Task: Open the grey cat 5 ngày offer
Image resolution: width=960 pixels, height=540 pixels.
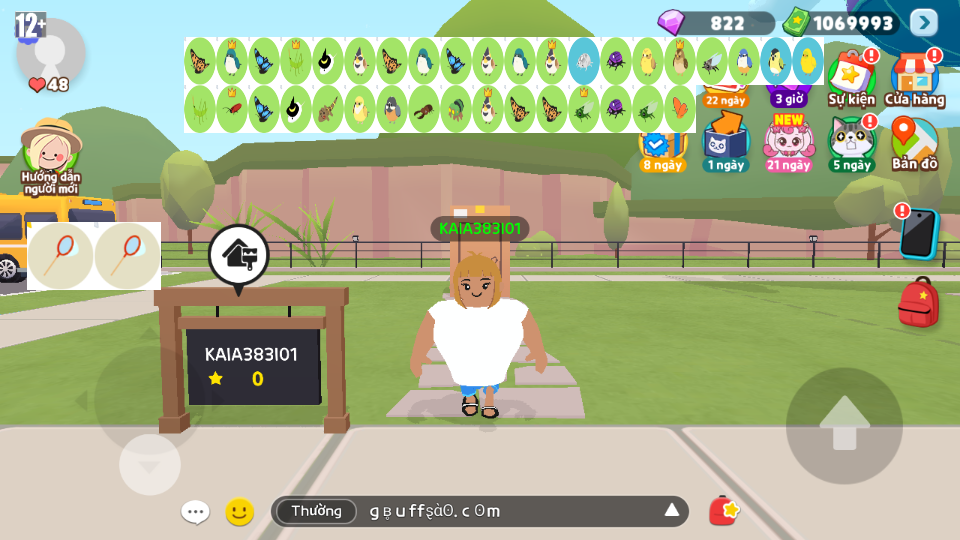Action: coord(851,143)
